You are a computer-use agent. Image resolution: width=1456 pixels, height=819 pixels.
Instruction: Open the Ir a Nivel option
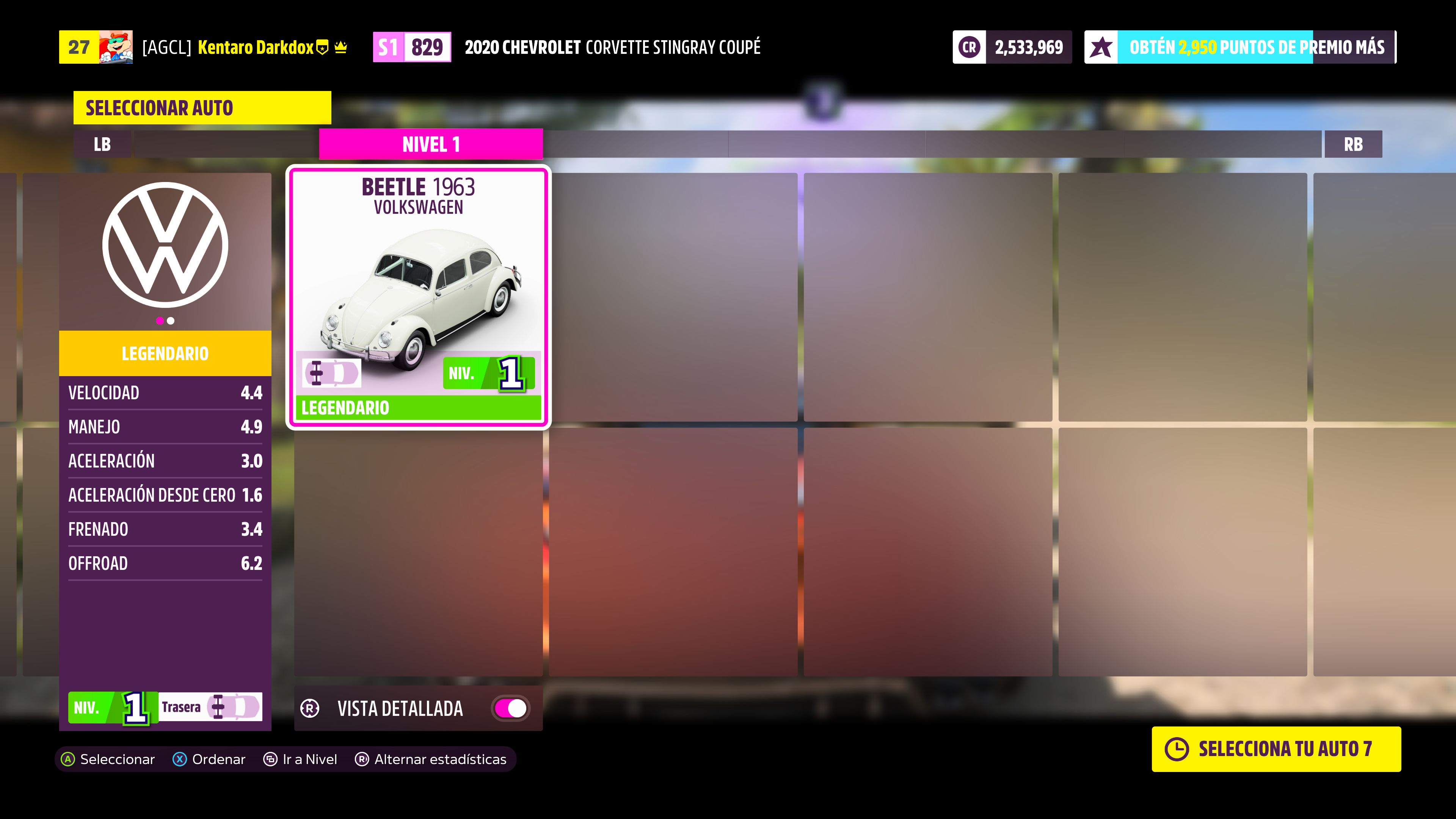pyautogui.click(x=301, y=759)
